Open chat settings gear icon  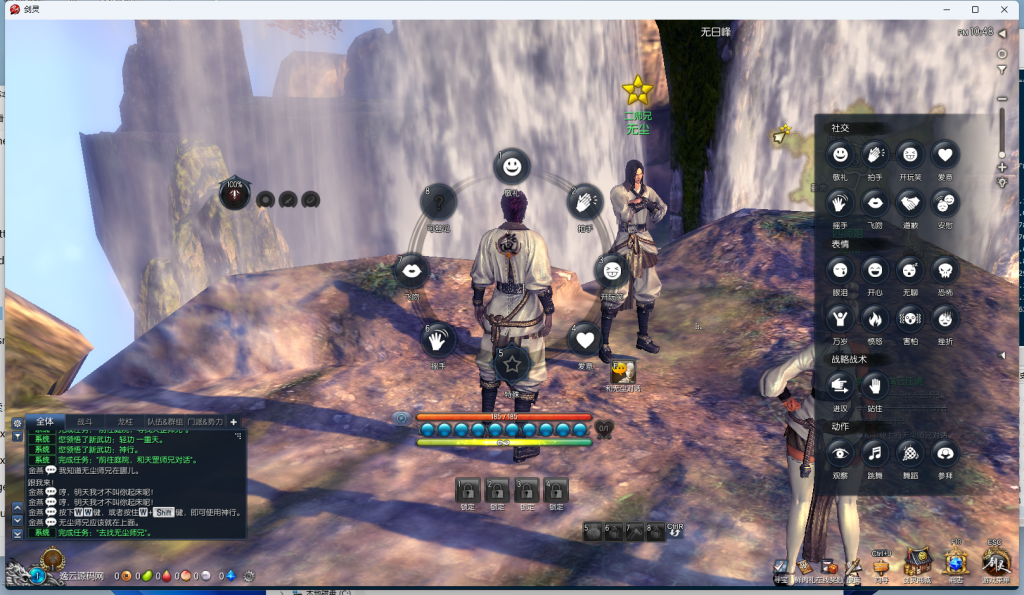click(x=17, y=424)
